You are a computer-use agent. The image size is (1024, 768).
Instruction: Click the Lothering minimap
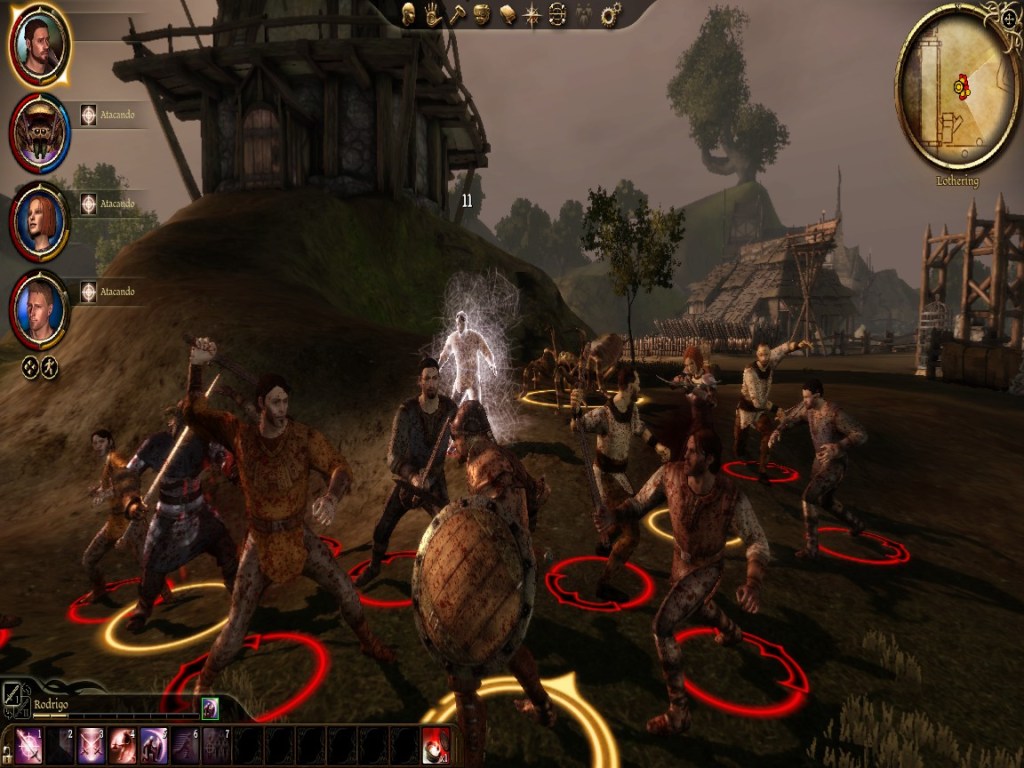pyautogui.click(x=958, y=86)
